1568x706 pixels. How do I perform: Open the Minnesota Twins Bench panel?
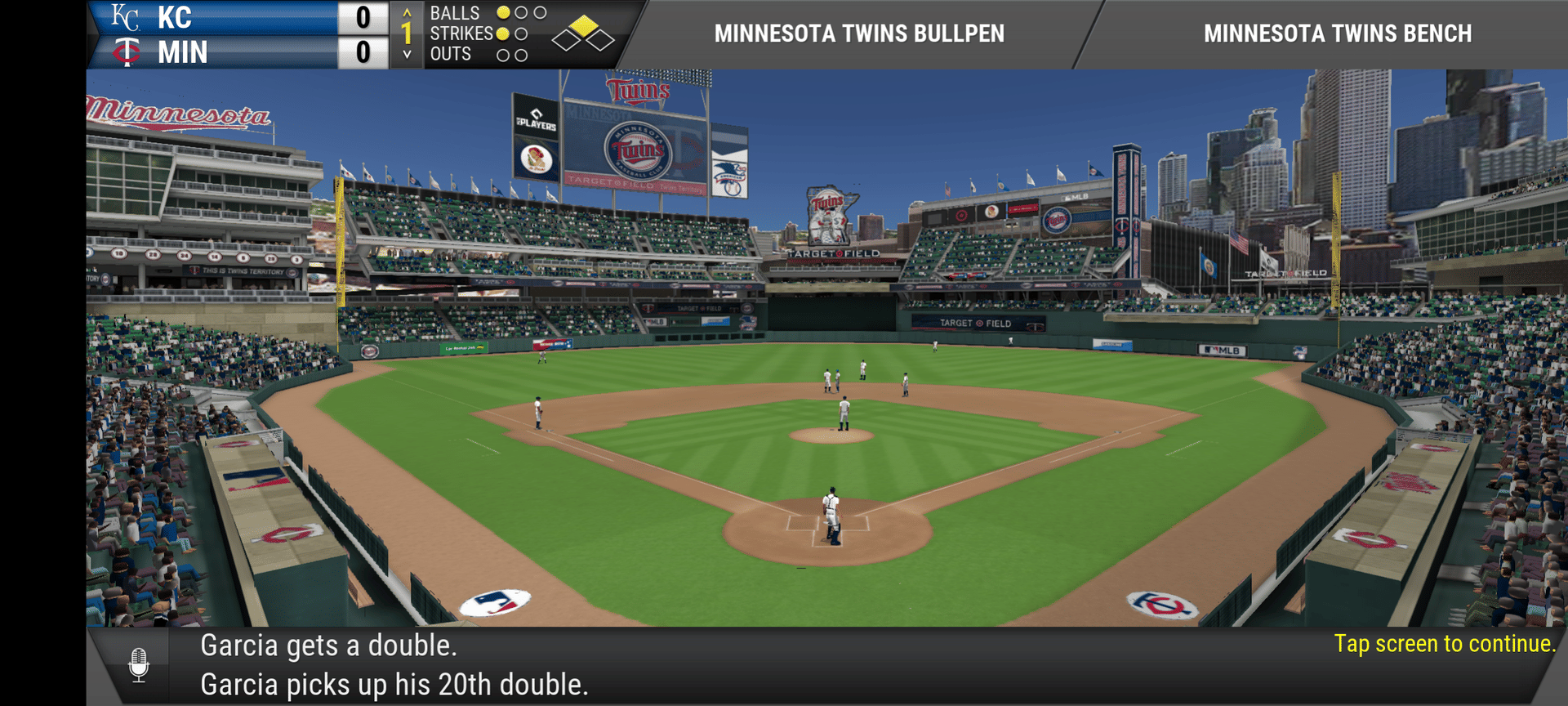coord(1337,34)
